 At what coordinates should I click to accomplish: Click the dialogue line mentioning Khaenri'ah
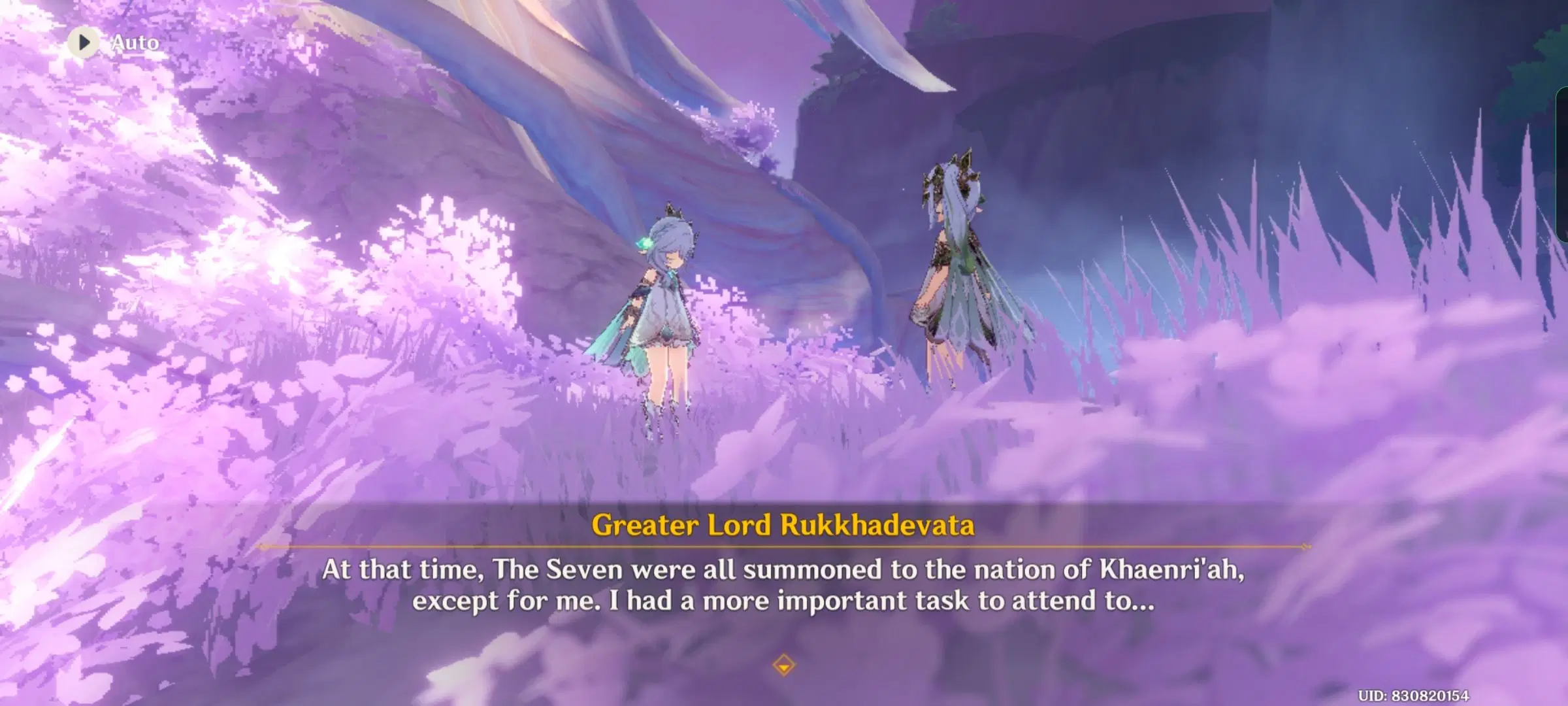(x=784, y=570)
